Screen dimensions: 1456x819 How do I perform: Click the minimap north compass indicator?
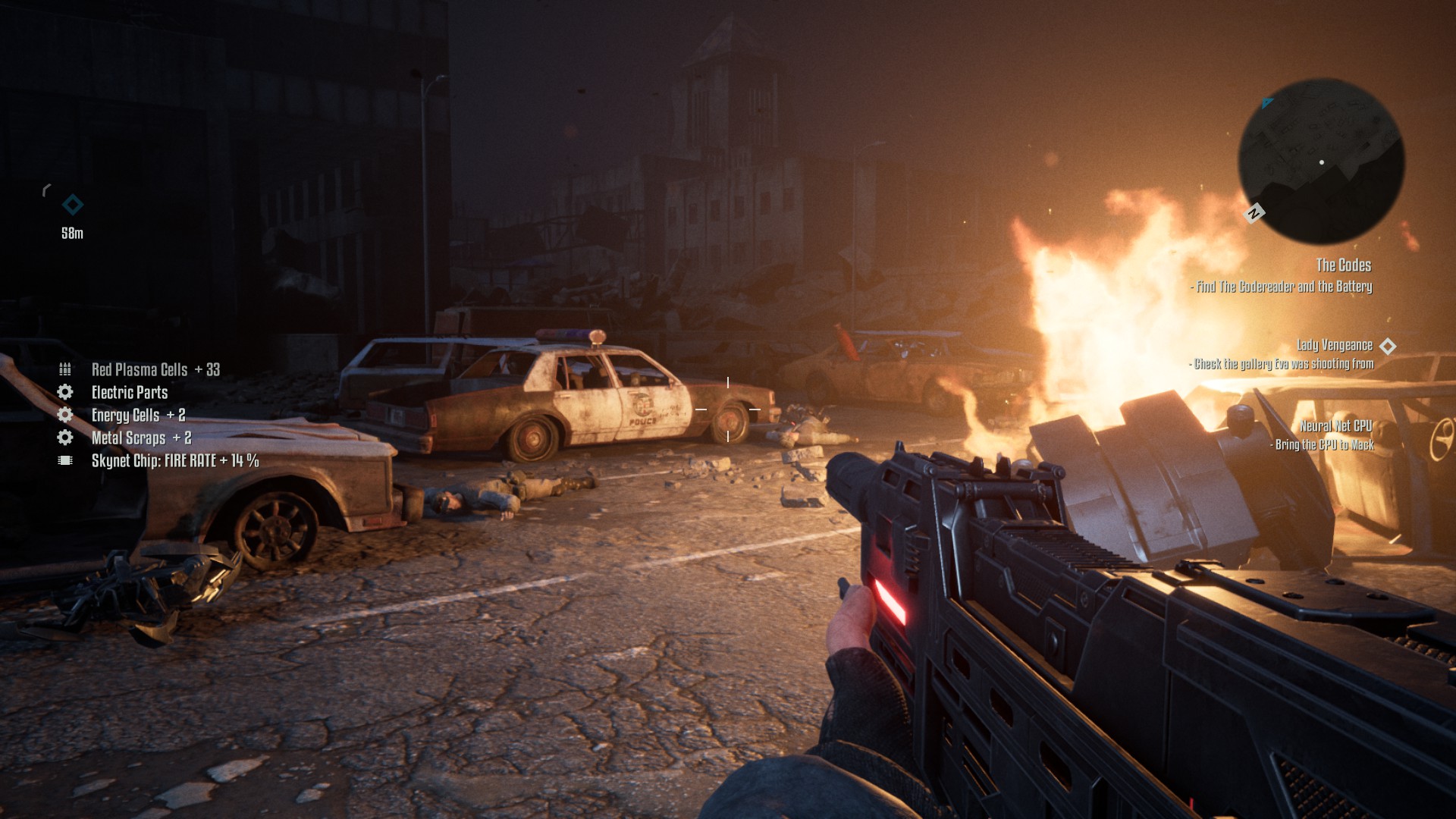pyautogui.click(x=1254, y=213)
